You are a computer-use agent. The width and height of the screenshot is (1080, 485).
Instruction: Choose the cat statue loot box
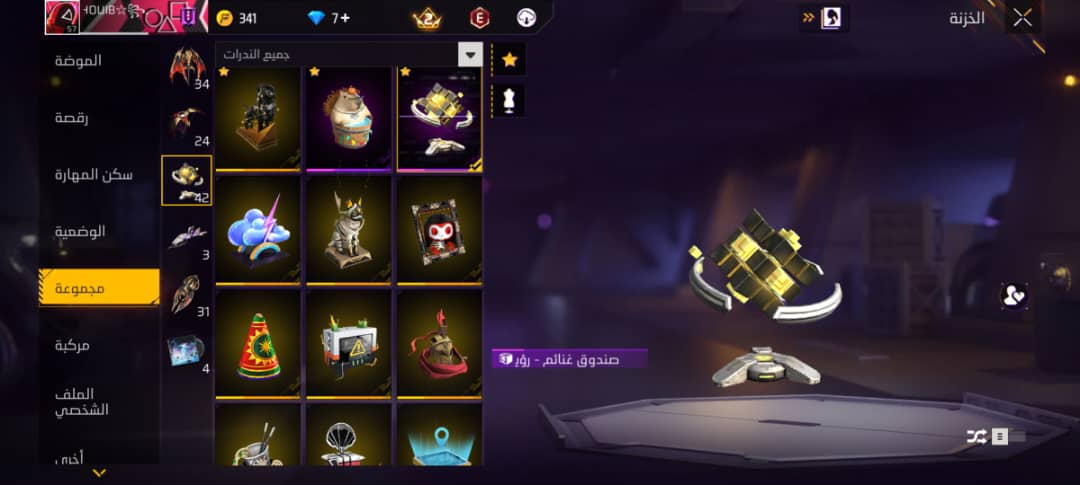348,231
